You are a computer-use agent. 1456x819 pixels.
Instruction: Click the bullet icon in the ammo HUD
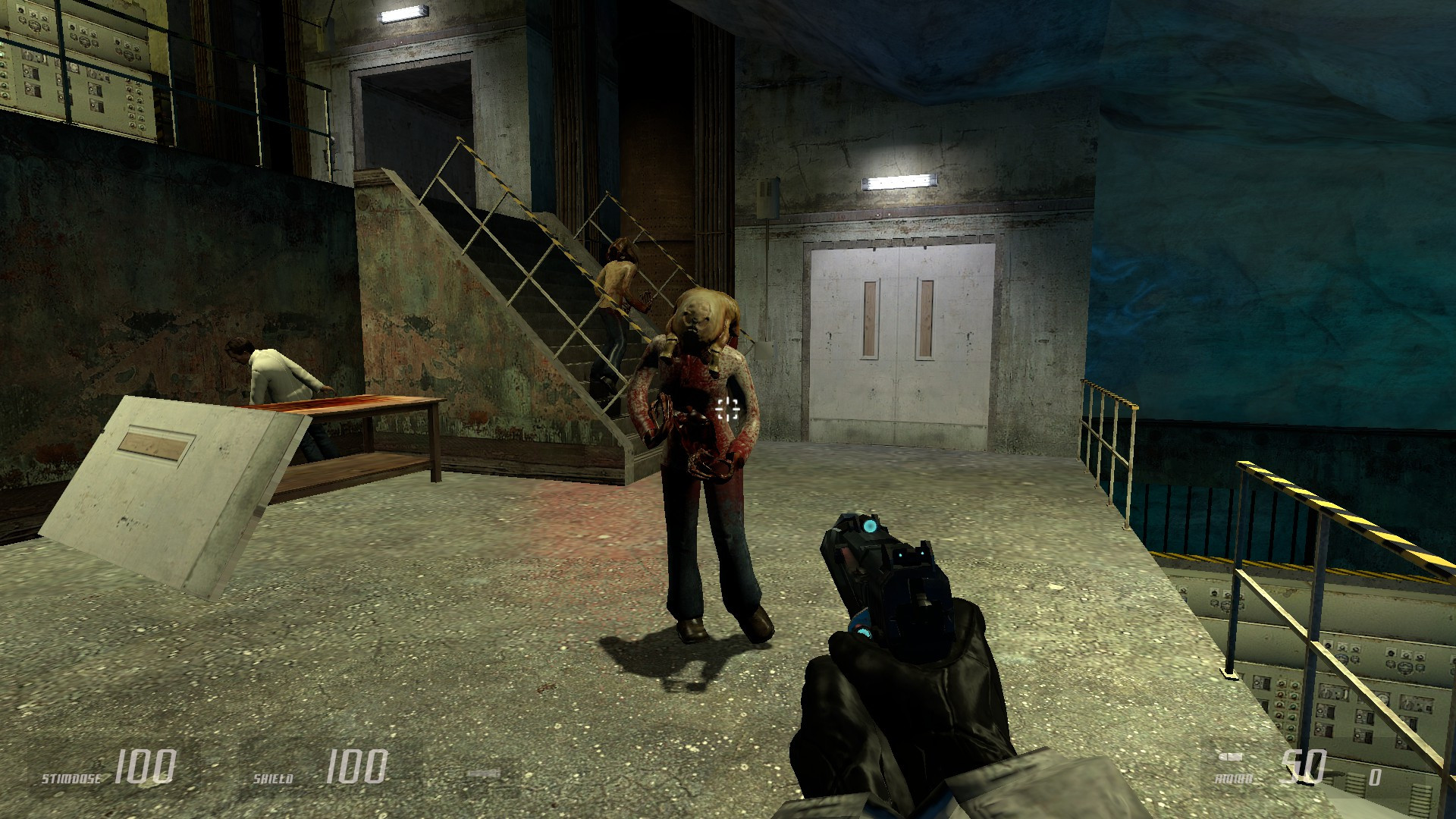1231,757
